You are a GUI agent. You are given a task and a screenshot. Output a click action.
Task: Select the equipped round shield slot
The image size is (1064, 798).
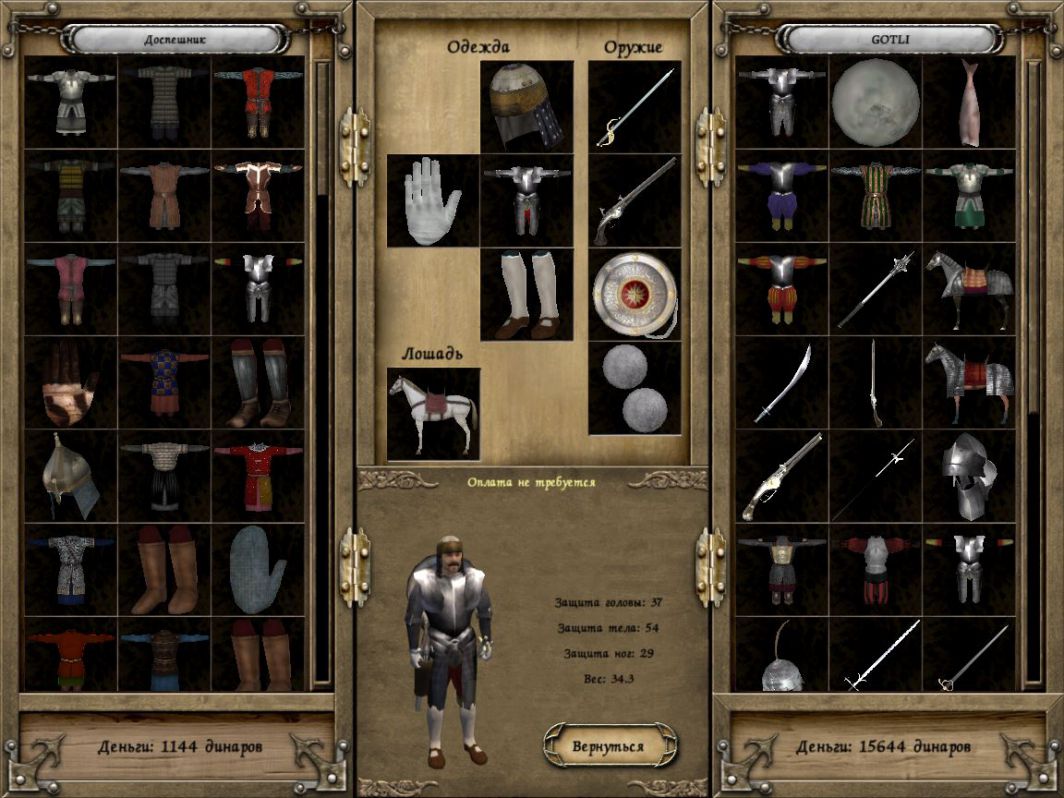(634, 294)
